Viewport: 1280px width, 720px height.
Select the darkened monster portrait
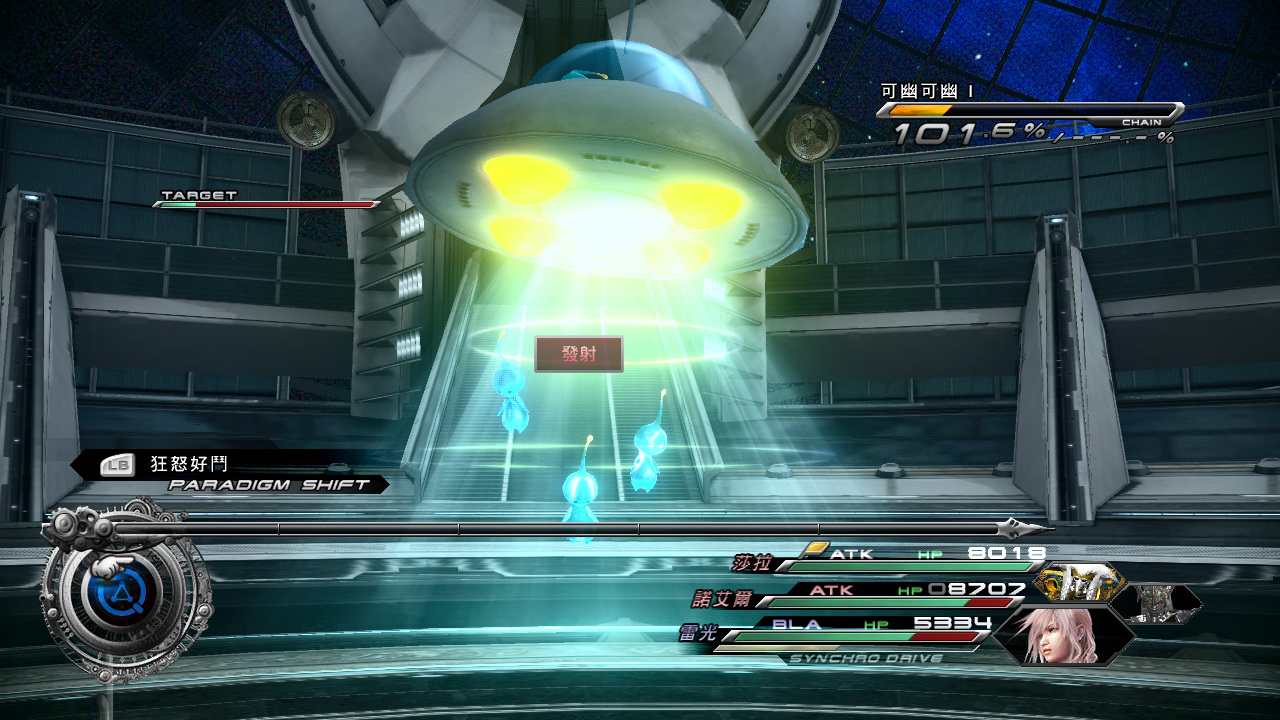click(1156, 603)
